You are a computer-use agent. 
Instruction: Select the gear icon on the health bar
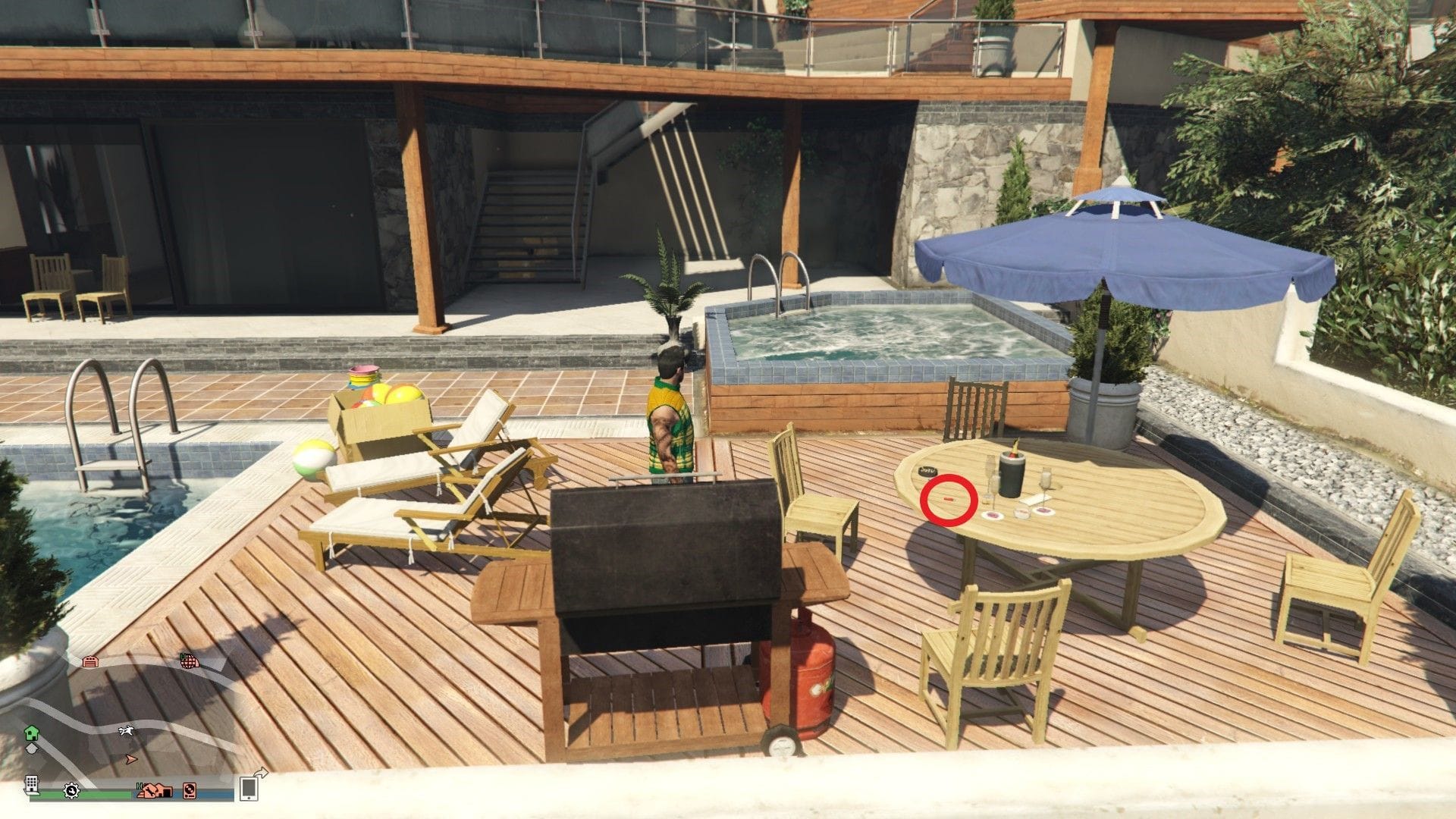71,792
